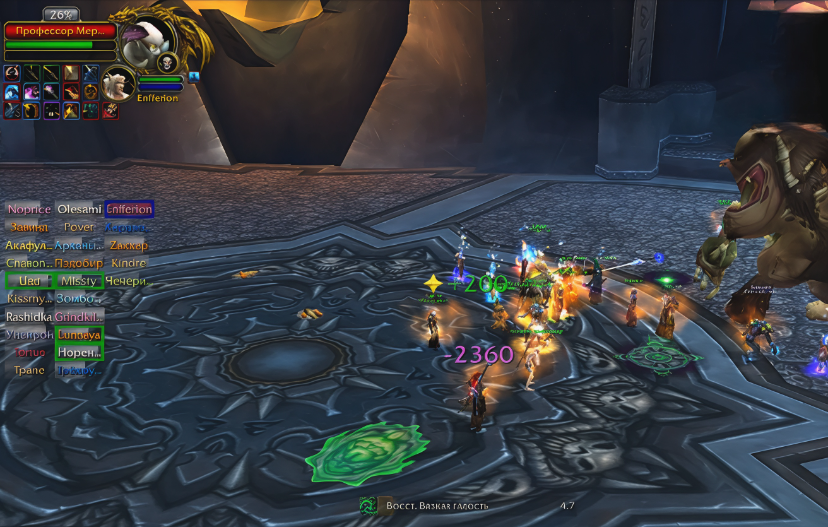Choose Tortuo's raid frame
The height and width of the screenshot is (527, 828).
pyautogui.click(x=29, y=353)
